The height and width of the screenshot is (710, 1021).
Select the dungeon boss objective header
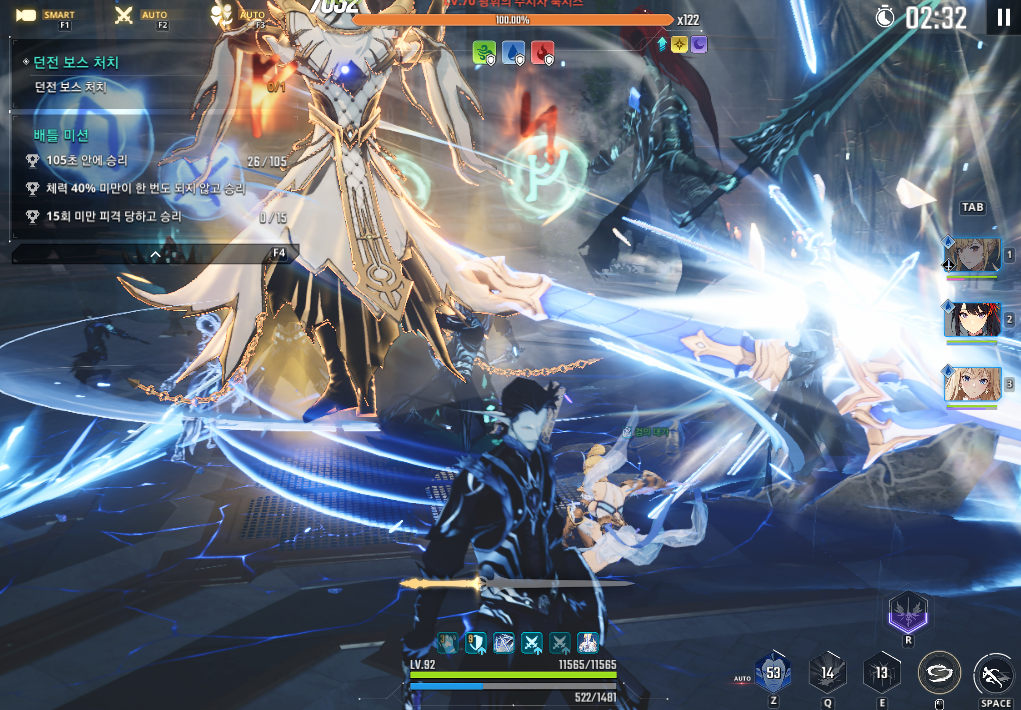76,62
